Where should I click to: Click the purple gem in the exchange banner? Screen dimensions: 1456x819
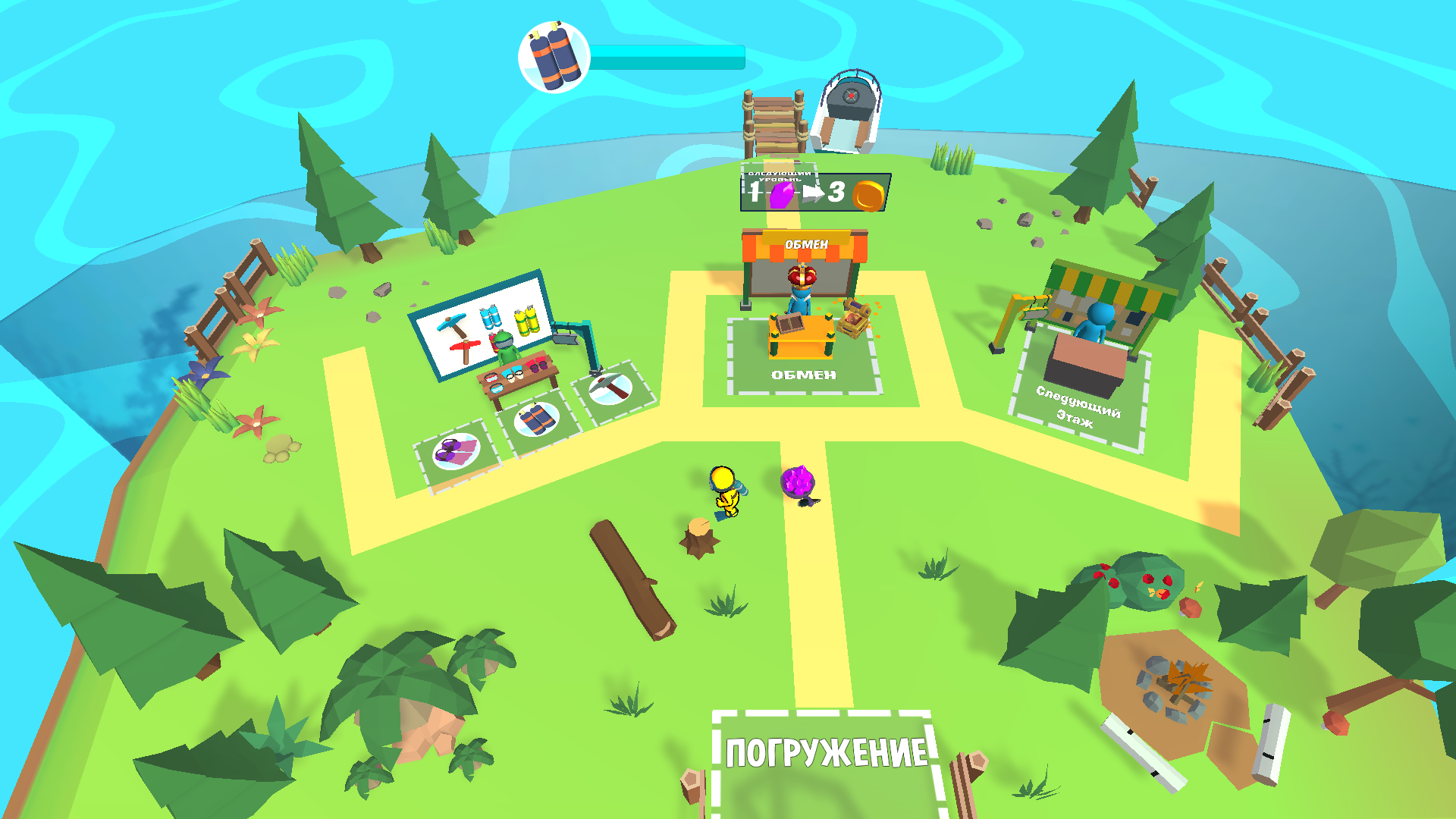click(x=782, y=195)
